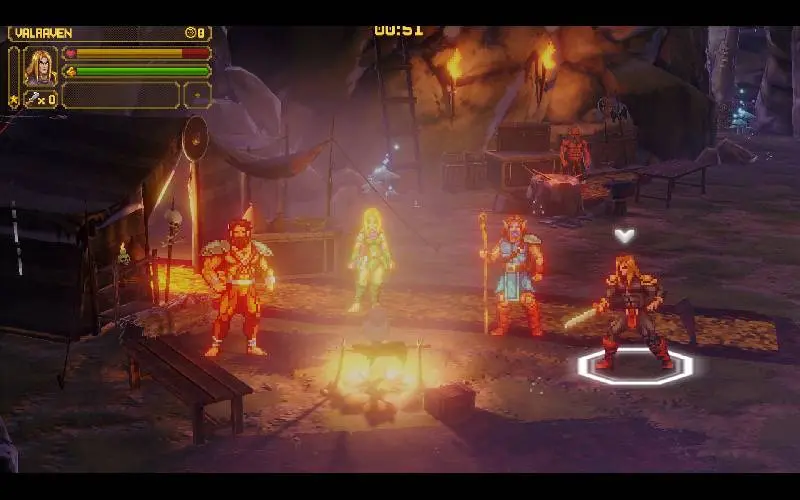Select the throwing weapon slot showing x0
This screenshot has width=800, height=500.
pos(40,98)
